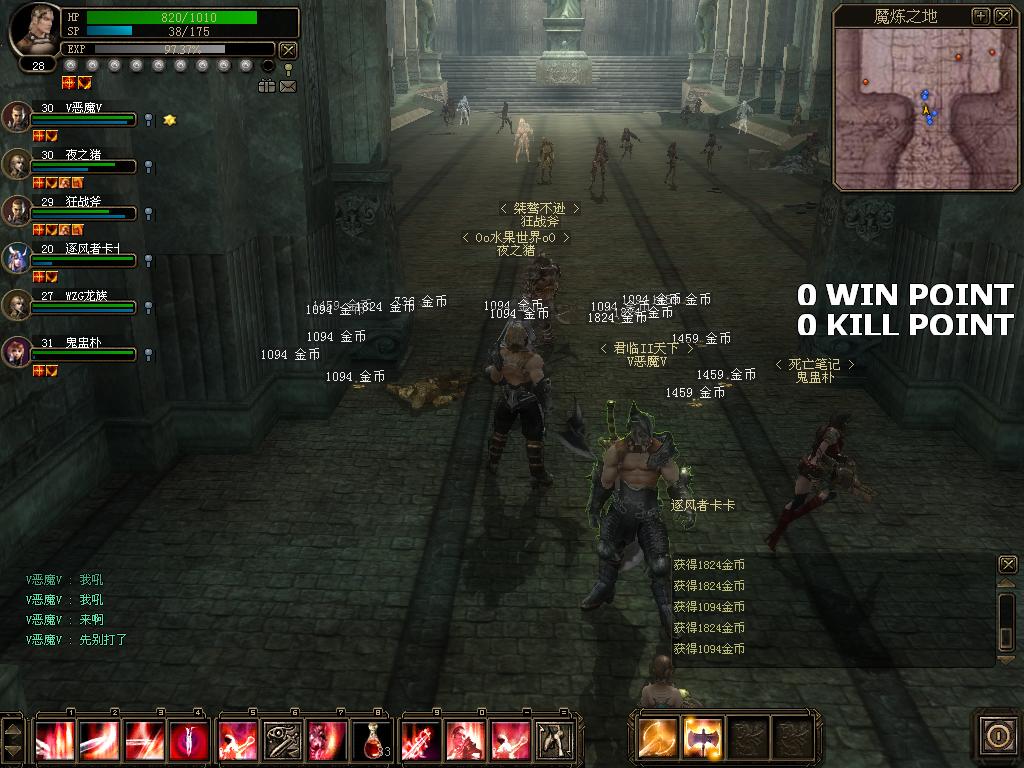Select party member 逐风者卡卡
The image size is (1024, 768).
[17, 257]
